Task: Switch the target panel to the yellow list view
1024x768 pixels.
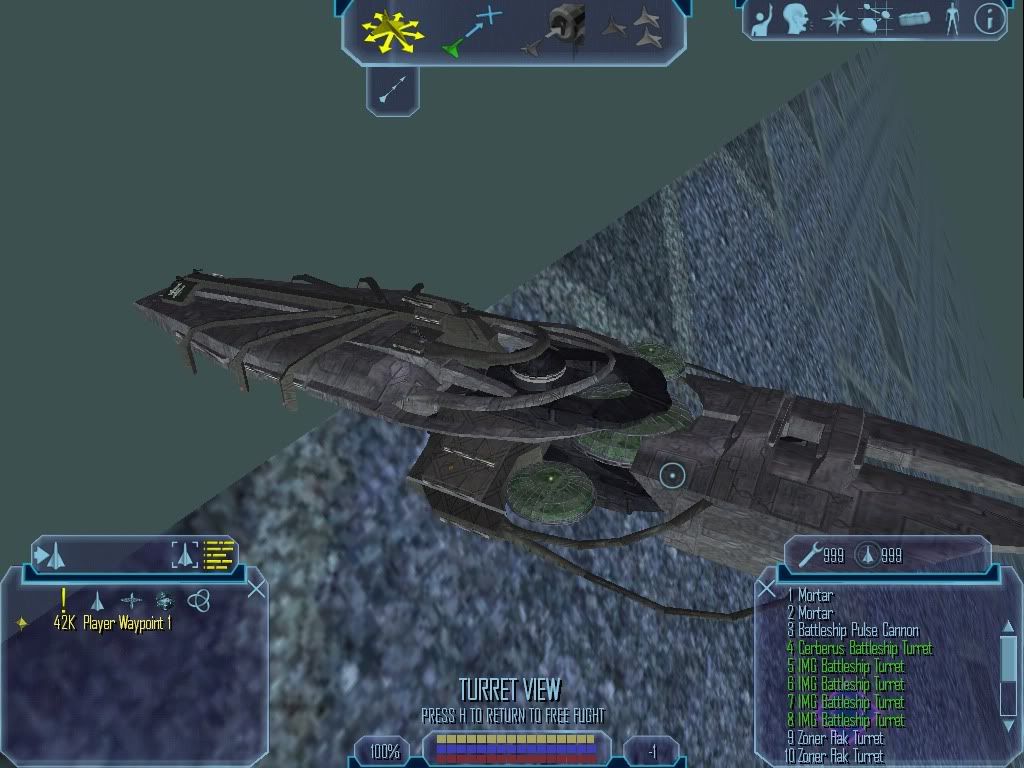Action: [219, 554]
